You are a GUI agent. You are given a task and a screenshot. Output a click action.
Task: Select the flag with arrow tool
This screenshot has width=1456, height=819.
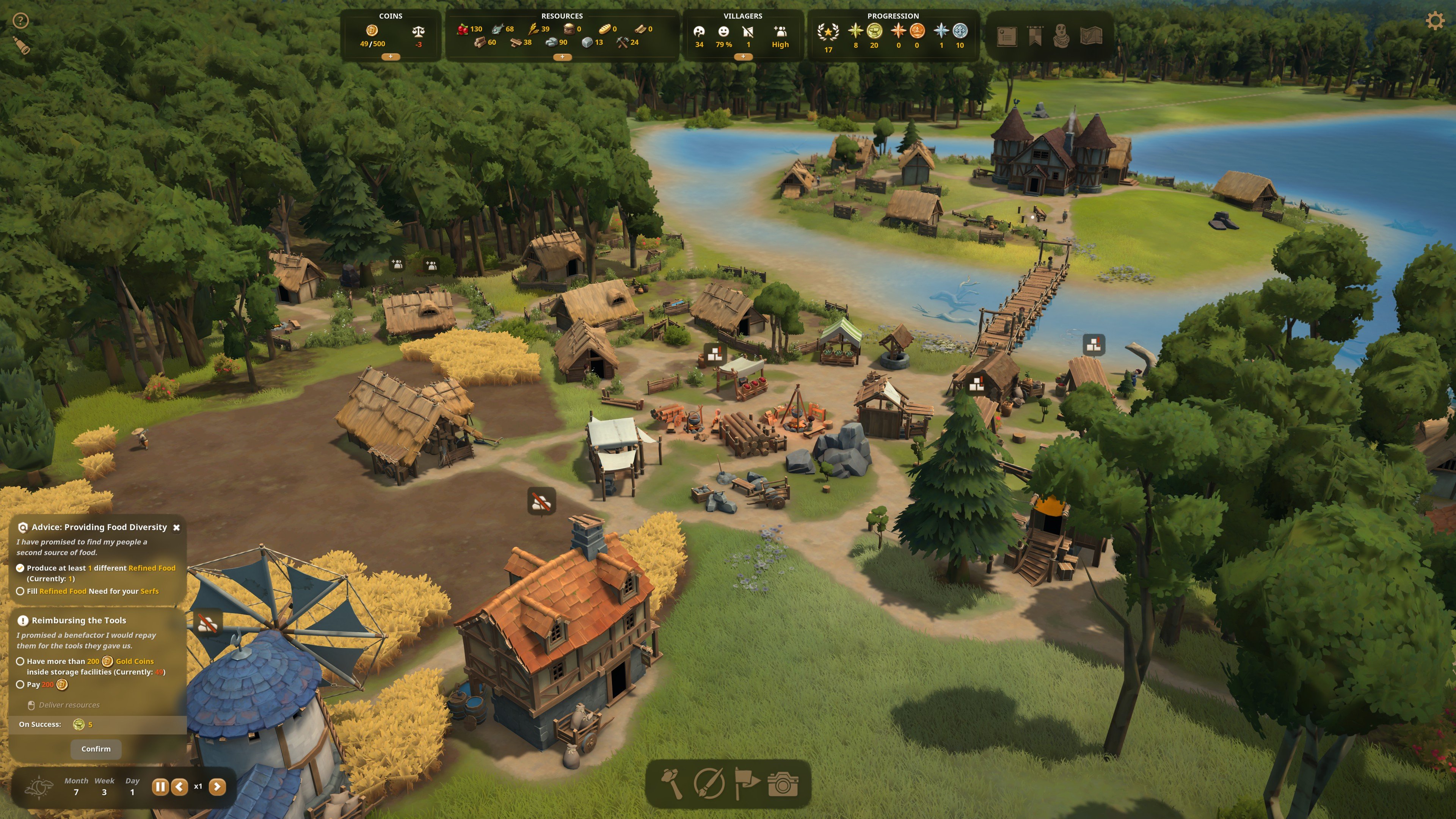tap(746, 783)
